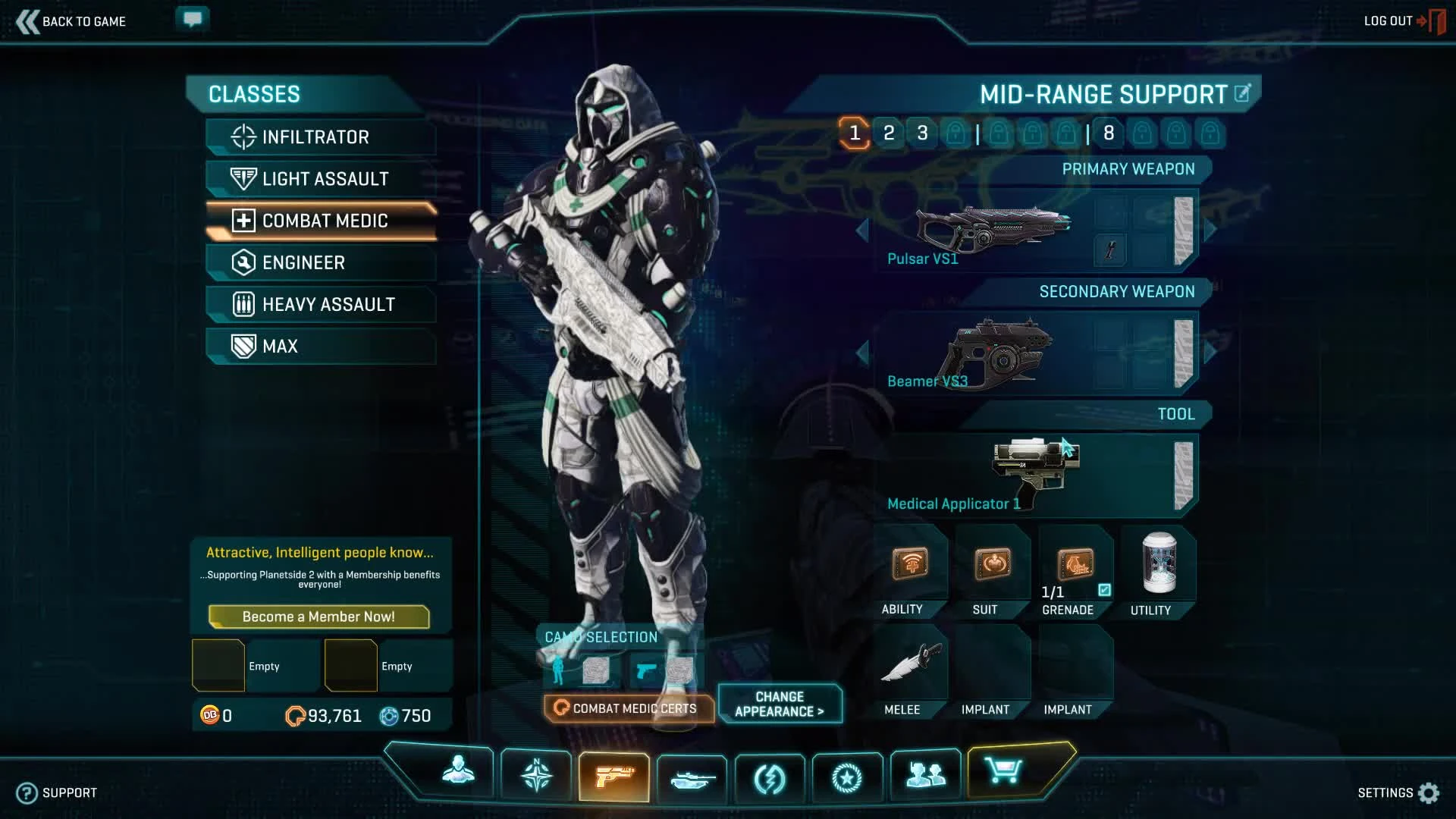The image size is (1456, 819).
Task: Switch to loadout slot 8
Action: (x=1109, y=132)
